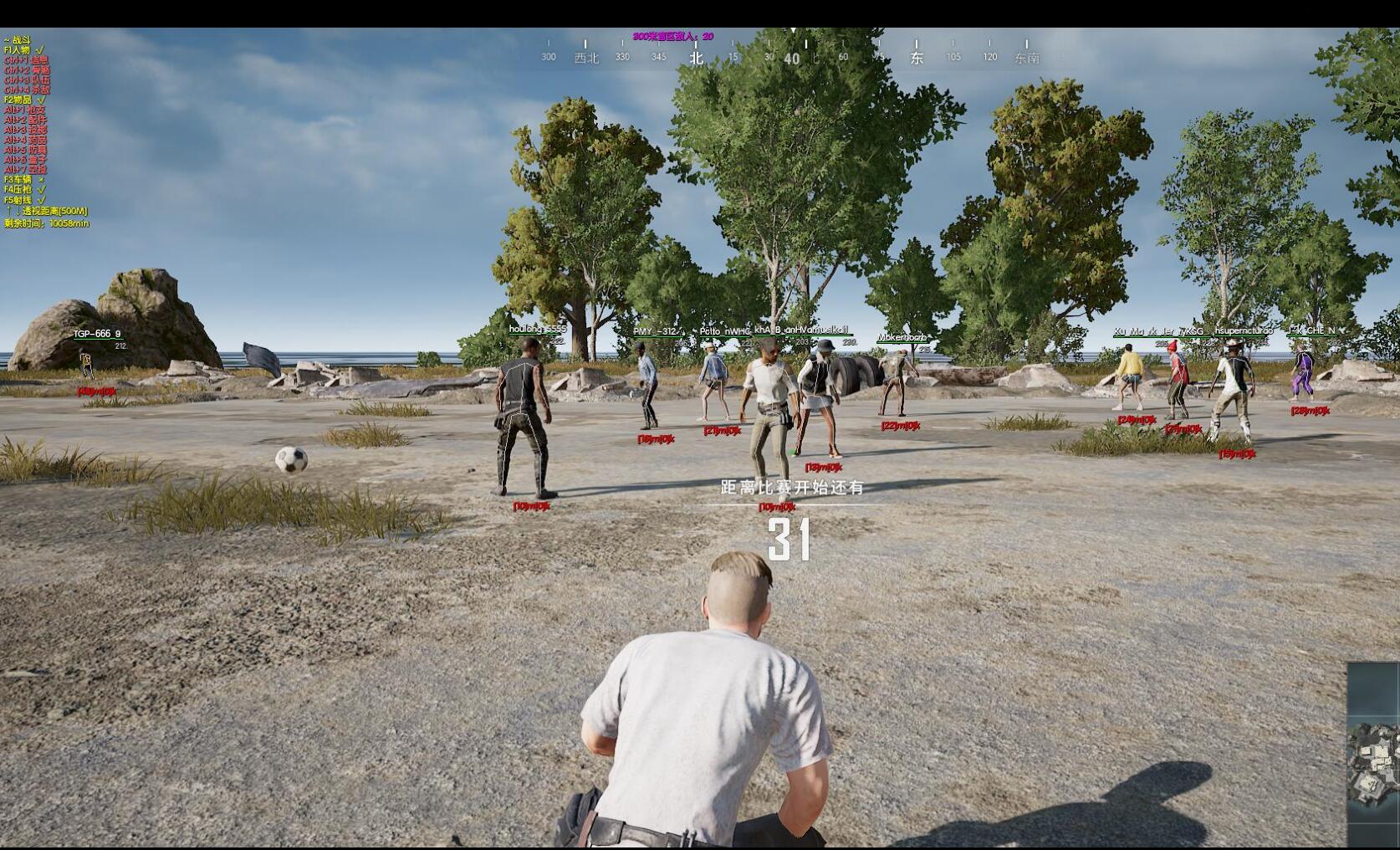
Task: Toggle the checkmark next to F4压枪
Action: click(x=40, y=189)
